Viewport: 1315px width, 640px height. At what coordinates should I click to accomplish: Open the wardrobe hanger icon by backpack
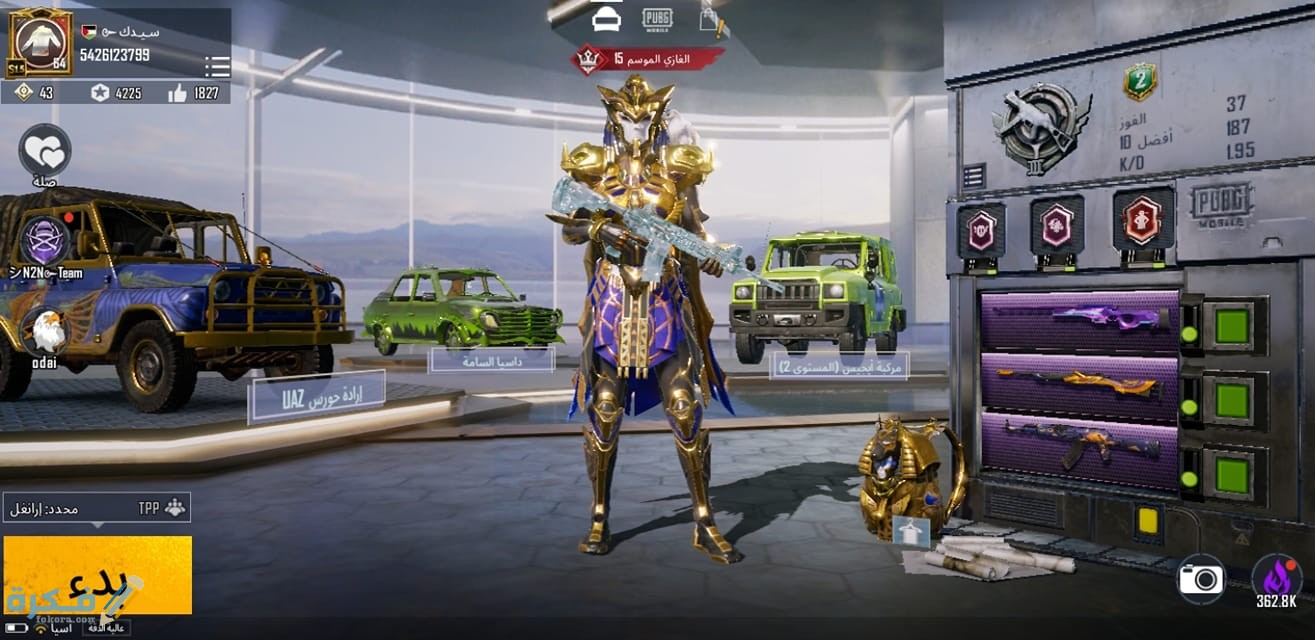point(910,532)
